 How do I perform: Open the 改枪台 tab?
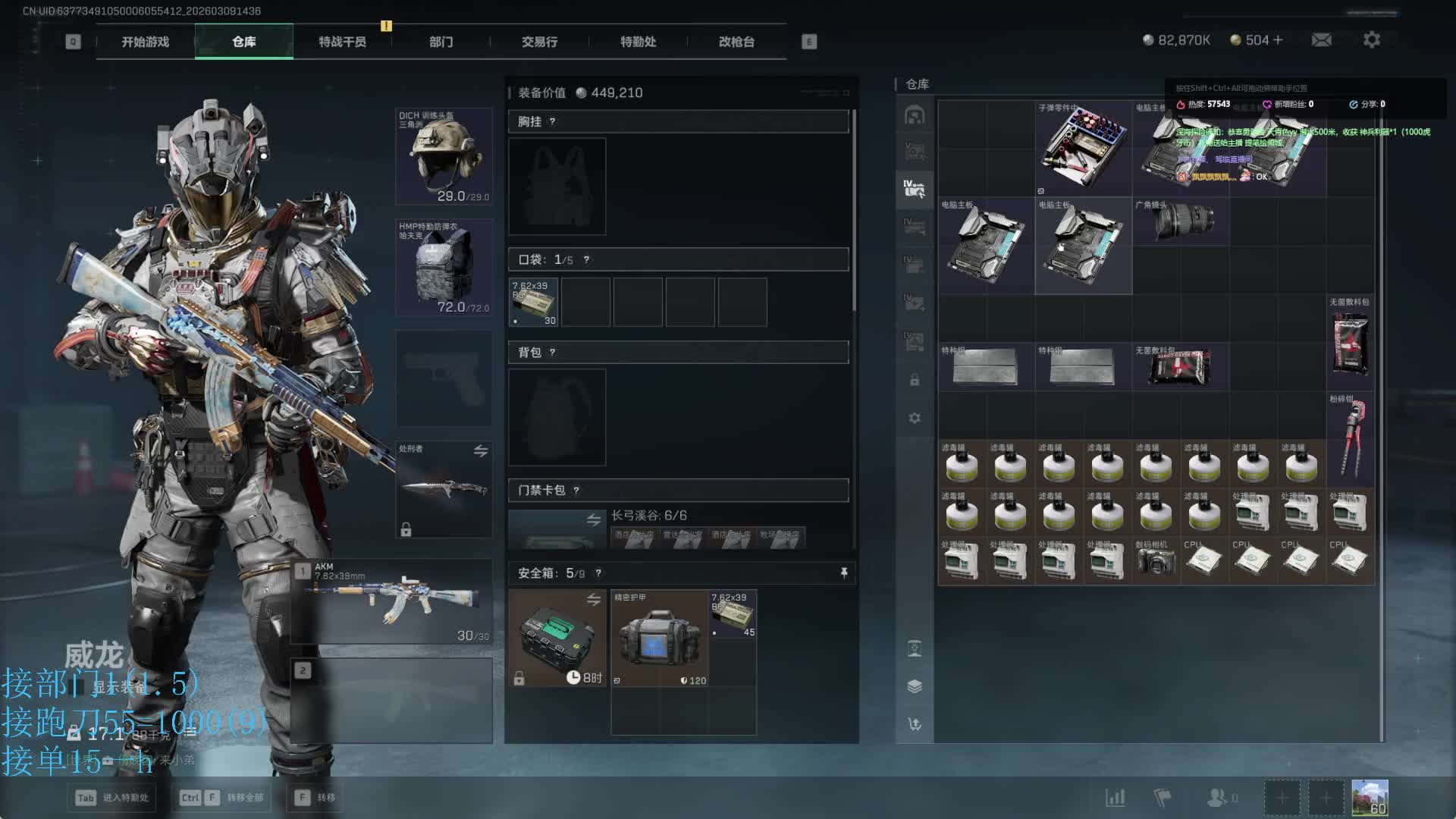click(736, 42)
